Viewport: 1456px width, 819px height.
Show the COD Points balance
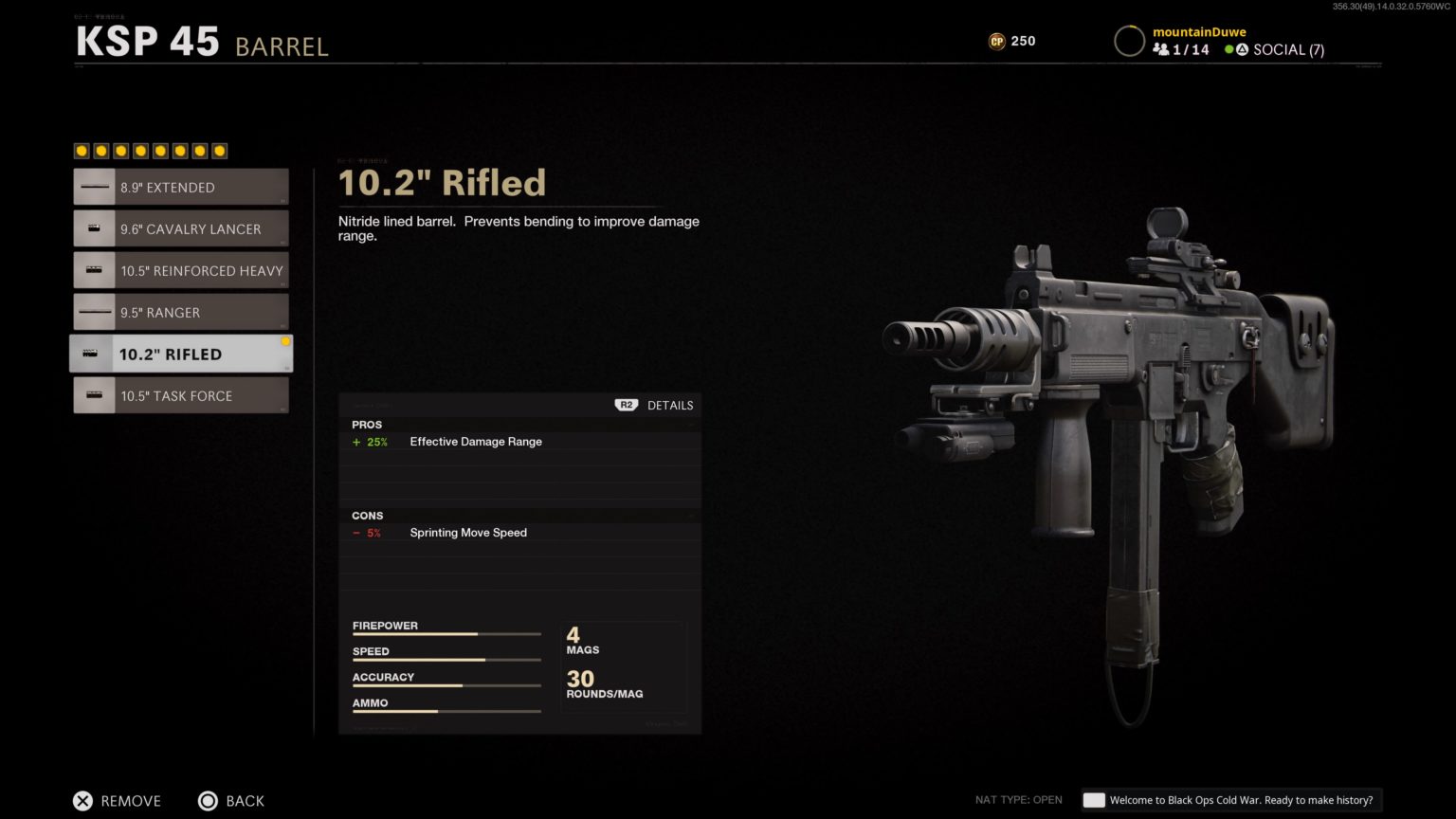(x=1012, y=41)
